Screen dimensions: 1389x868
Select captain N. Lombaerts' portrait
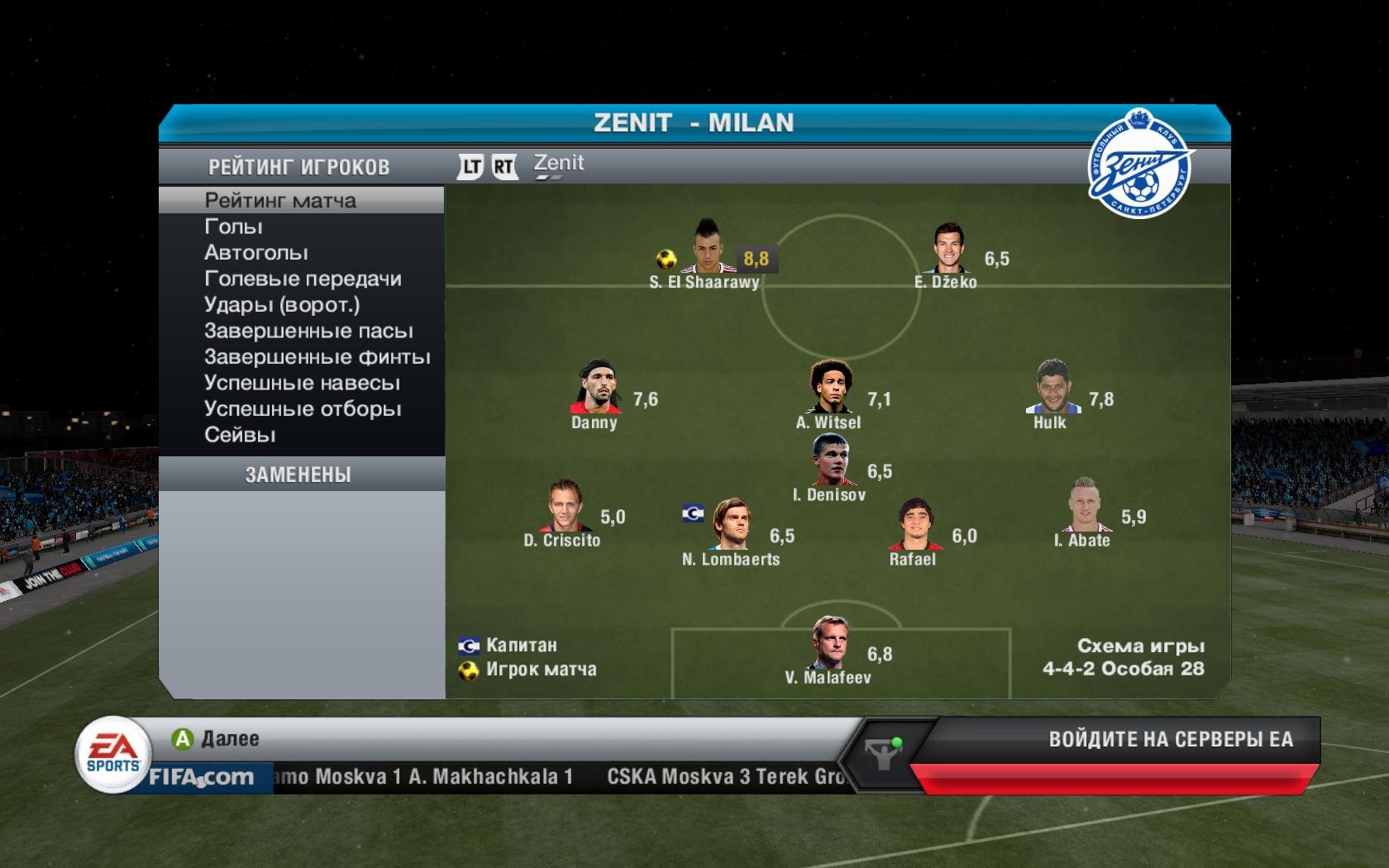coord(731,526)
